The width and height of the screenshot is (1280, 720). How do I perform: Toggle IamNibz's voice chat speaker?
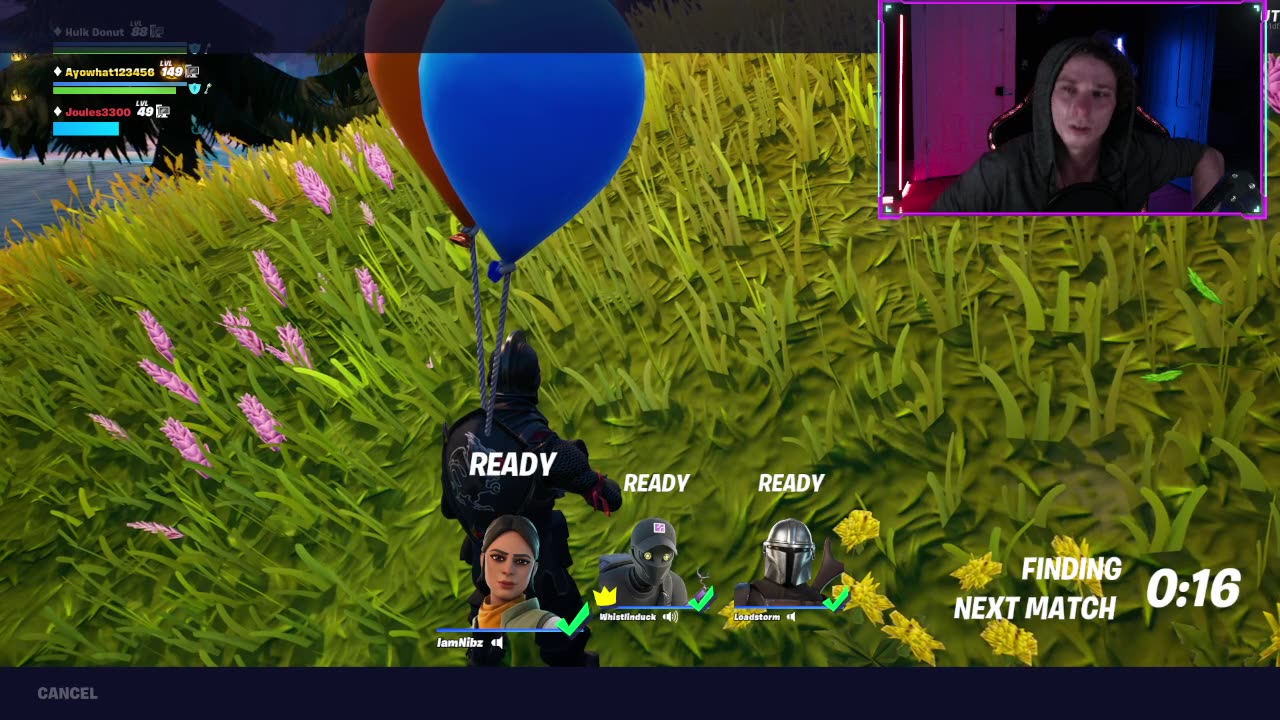pos(497,643)
